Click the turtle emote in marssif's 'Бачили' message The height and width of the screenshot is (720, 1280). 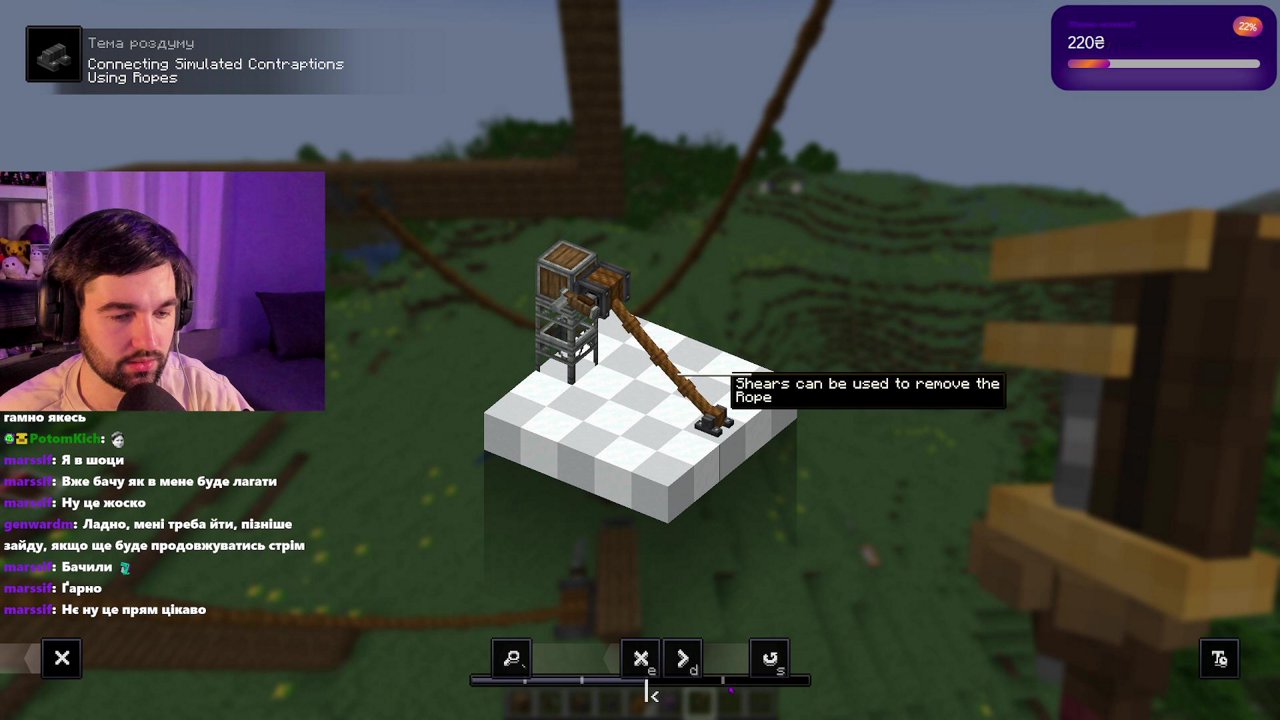click(124, 567)
